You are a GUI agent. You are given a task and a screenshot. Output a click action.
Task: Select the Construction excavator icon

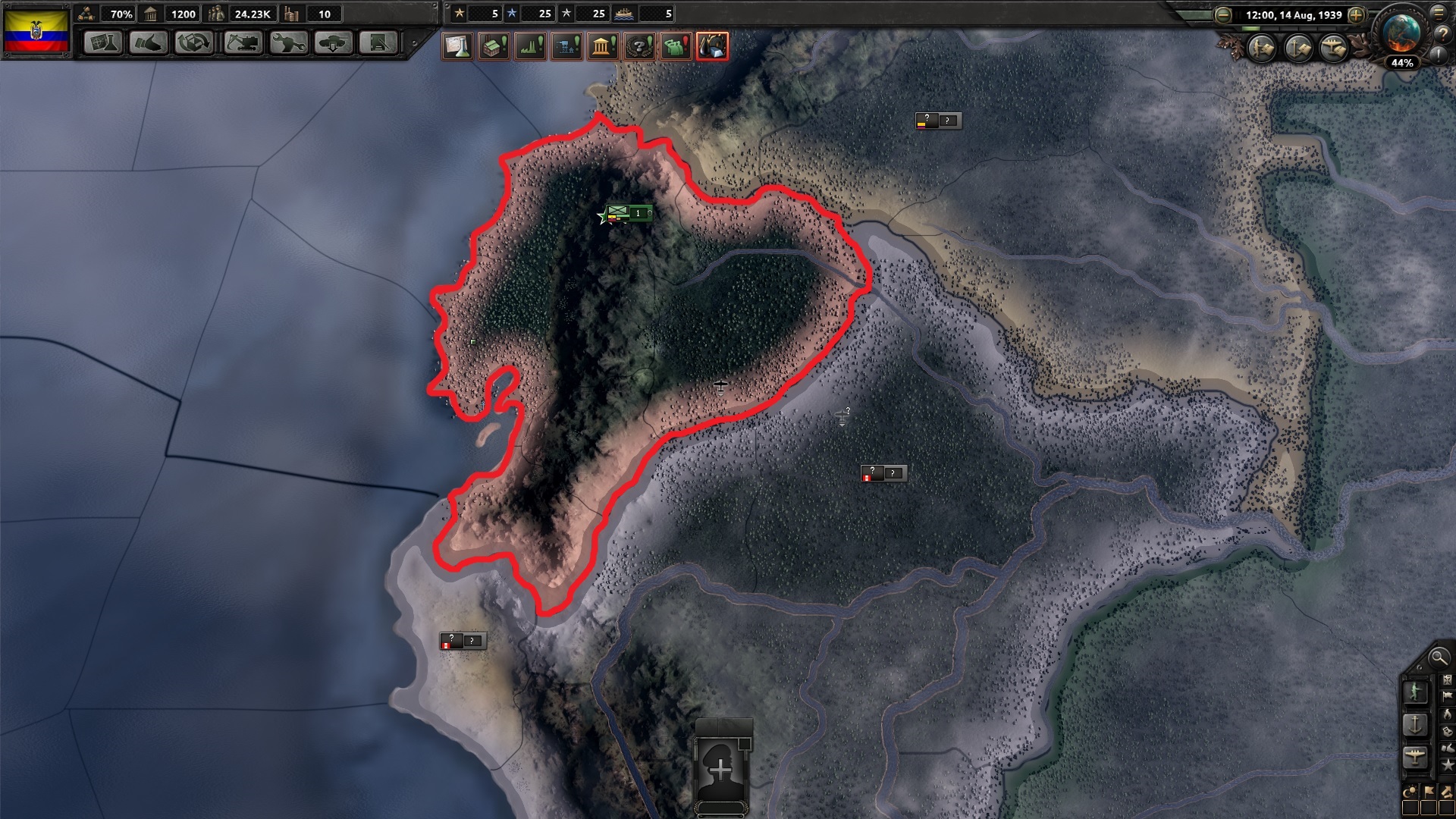(244, 44)
